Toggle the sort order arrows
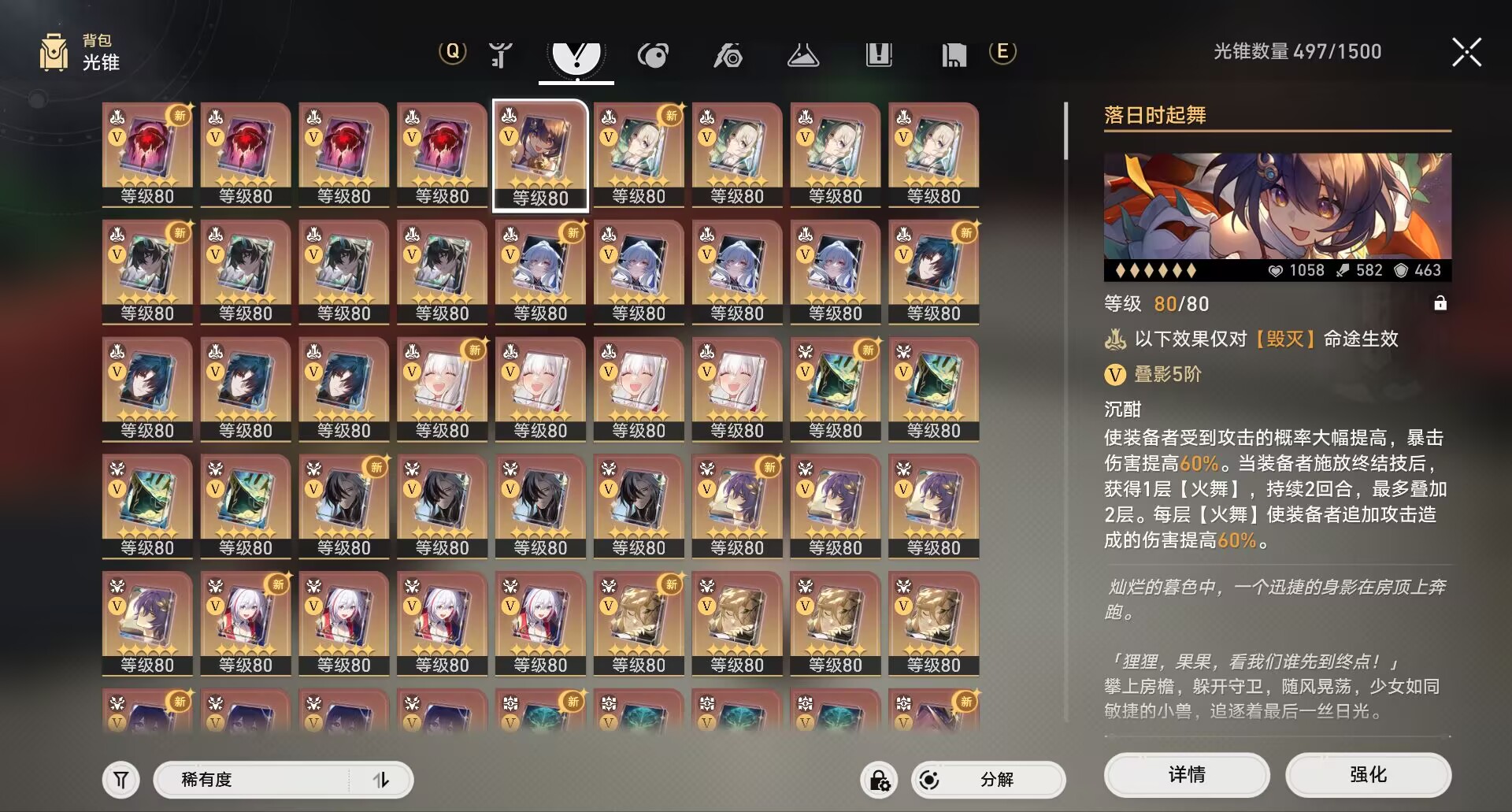The image size is (1512, 812). 381,779
